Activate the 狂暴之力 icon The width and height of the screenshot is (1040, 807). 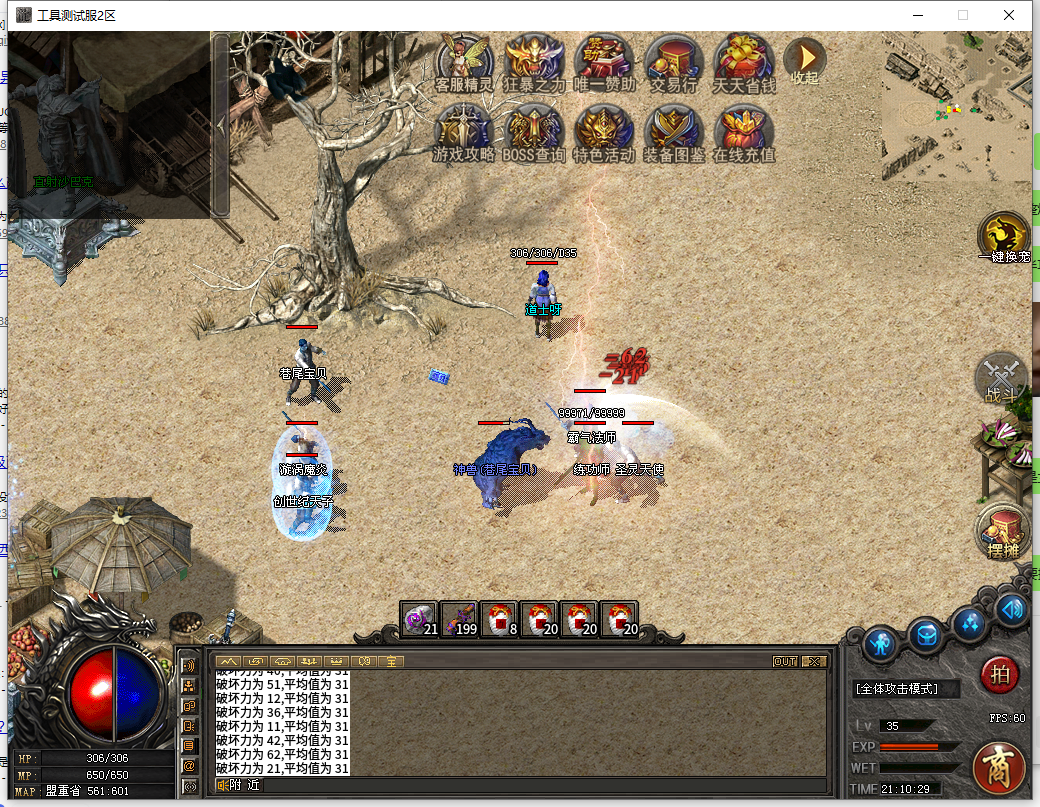tap(534, 62)
